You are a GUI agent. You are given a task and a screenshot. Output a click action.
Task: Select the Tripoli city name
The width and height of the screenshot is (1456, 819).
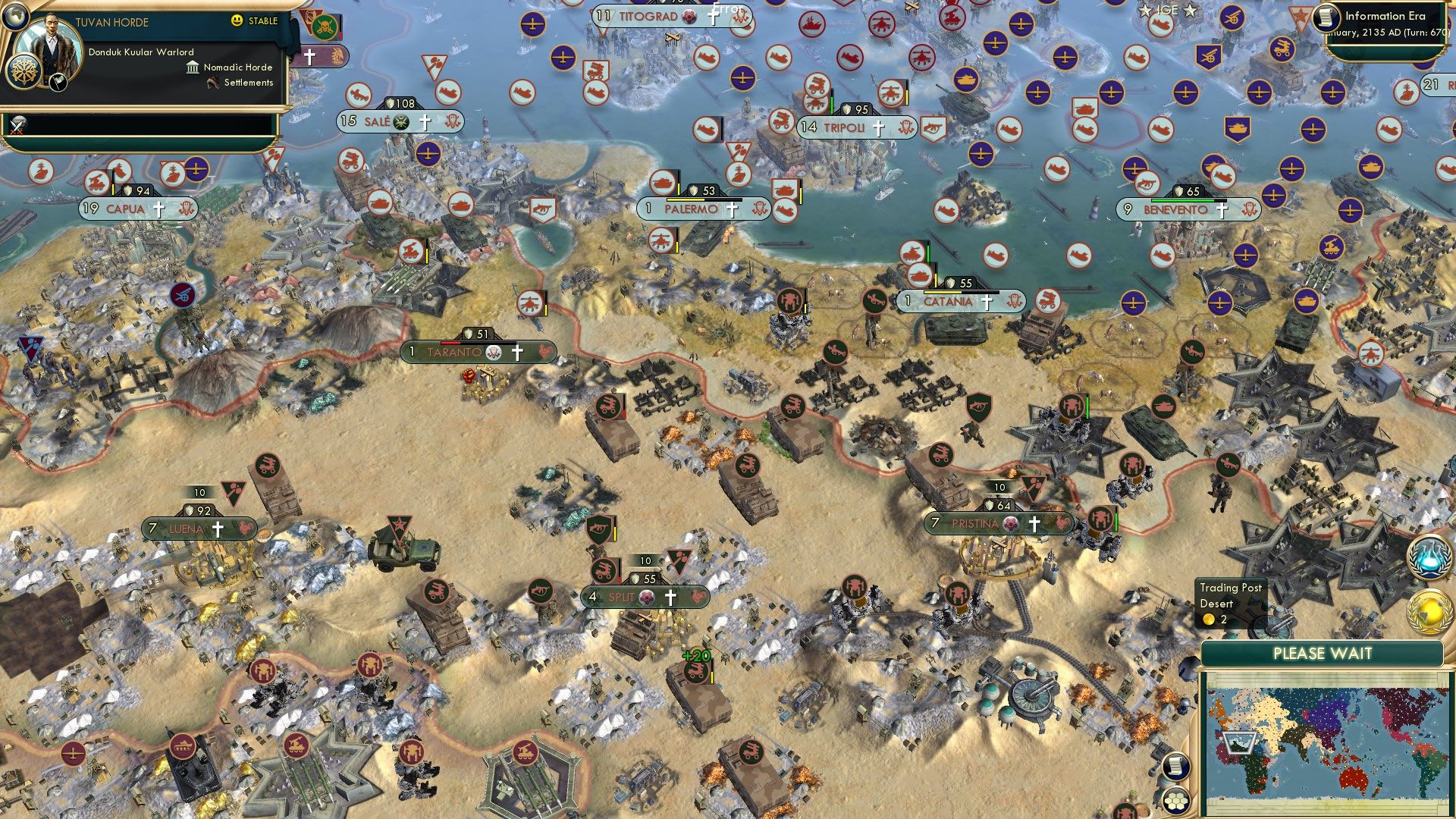pos(844,127)
